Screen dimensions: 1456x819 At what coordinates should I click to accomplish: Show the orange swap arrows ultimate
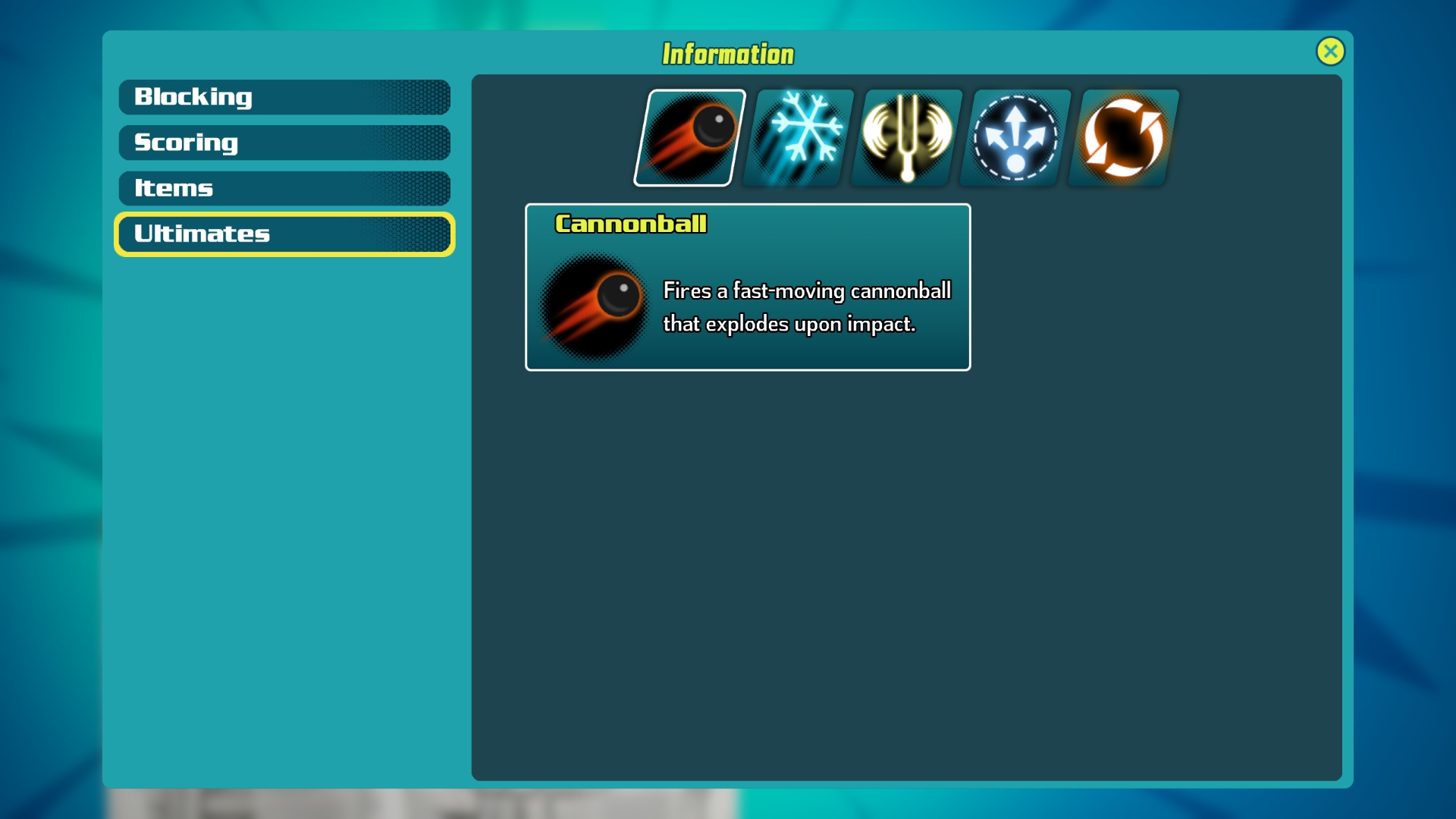point(1124,138)
